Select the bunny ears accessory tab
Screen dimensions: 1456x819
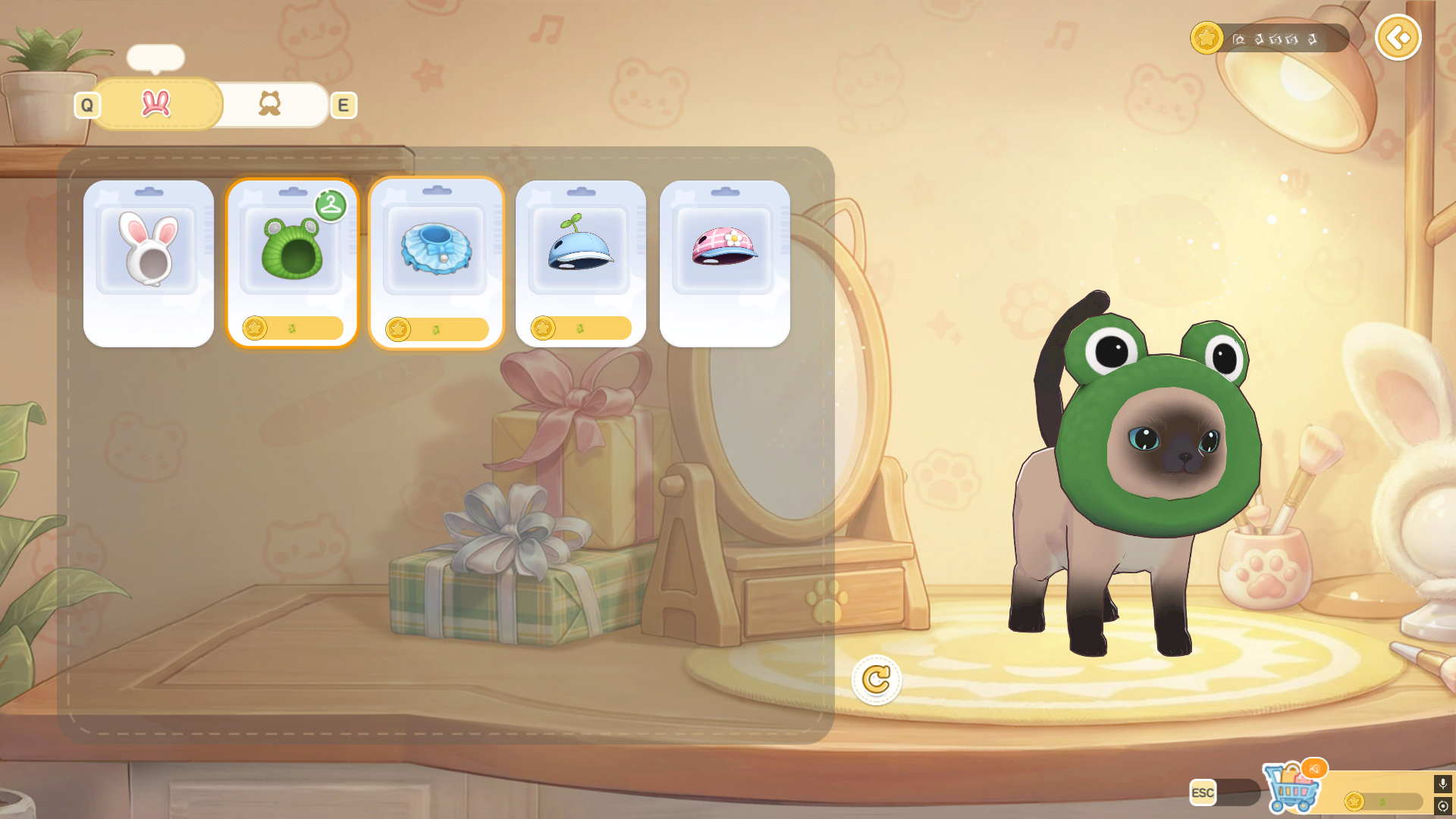click(x=155, y=105)
